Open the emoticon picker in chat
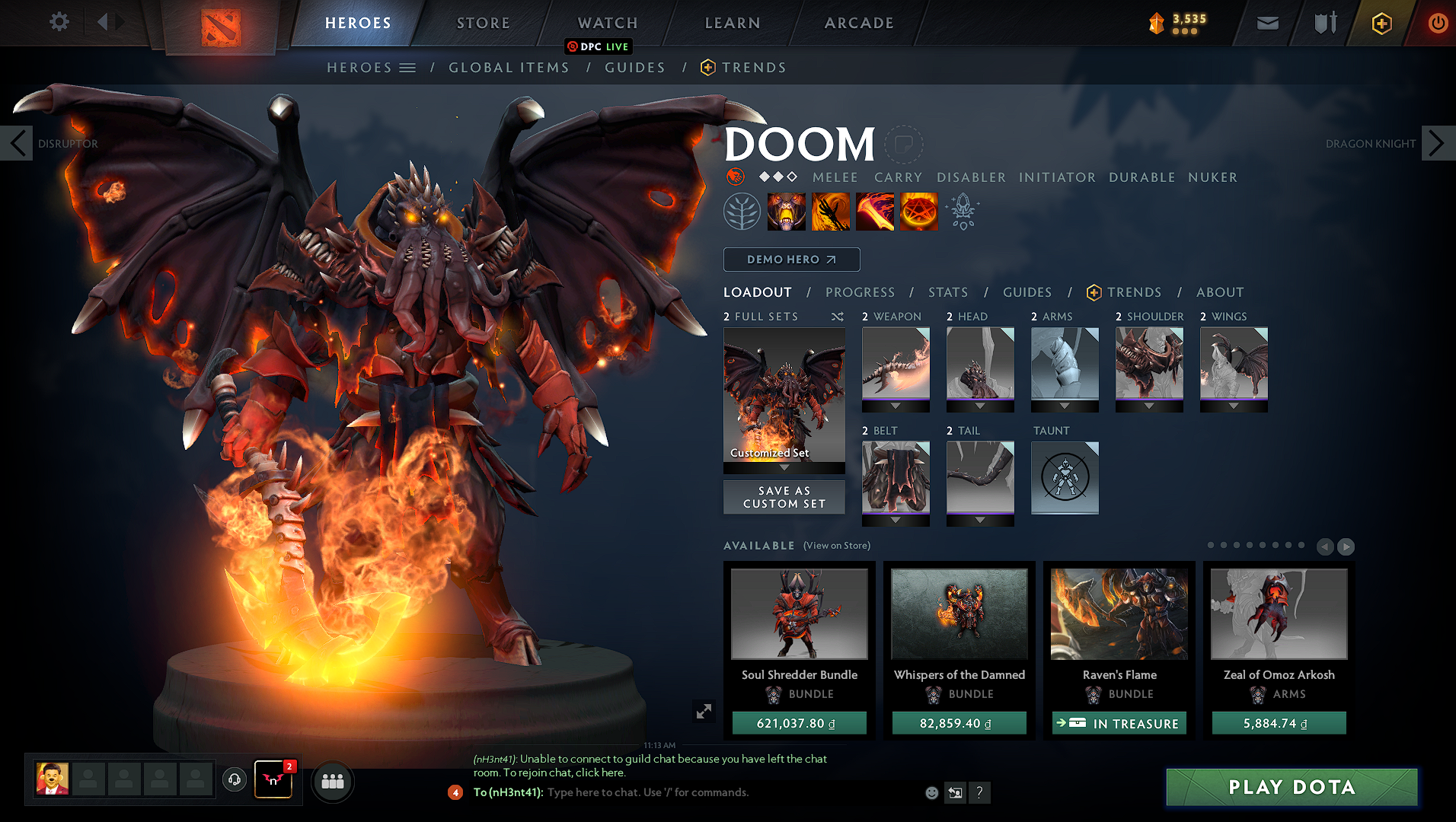Viewport: 1456px width, 822px height. [x=931, y=792]
